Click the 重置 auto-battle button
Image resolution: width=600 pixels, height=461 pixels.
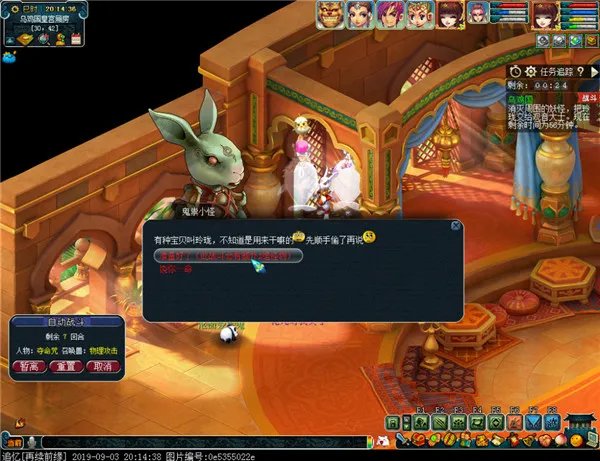click(x=67, y=367)
